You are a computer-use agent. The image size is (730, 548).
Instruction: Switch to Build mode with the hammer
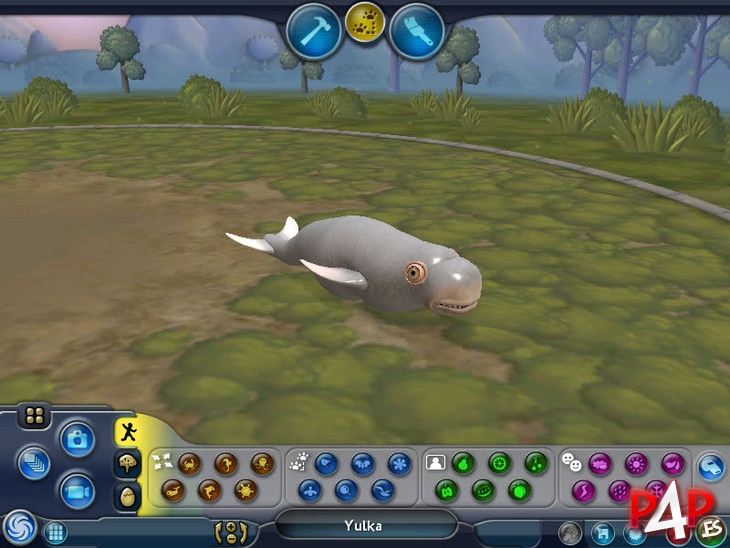[x=314, y=31]
